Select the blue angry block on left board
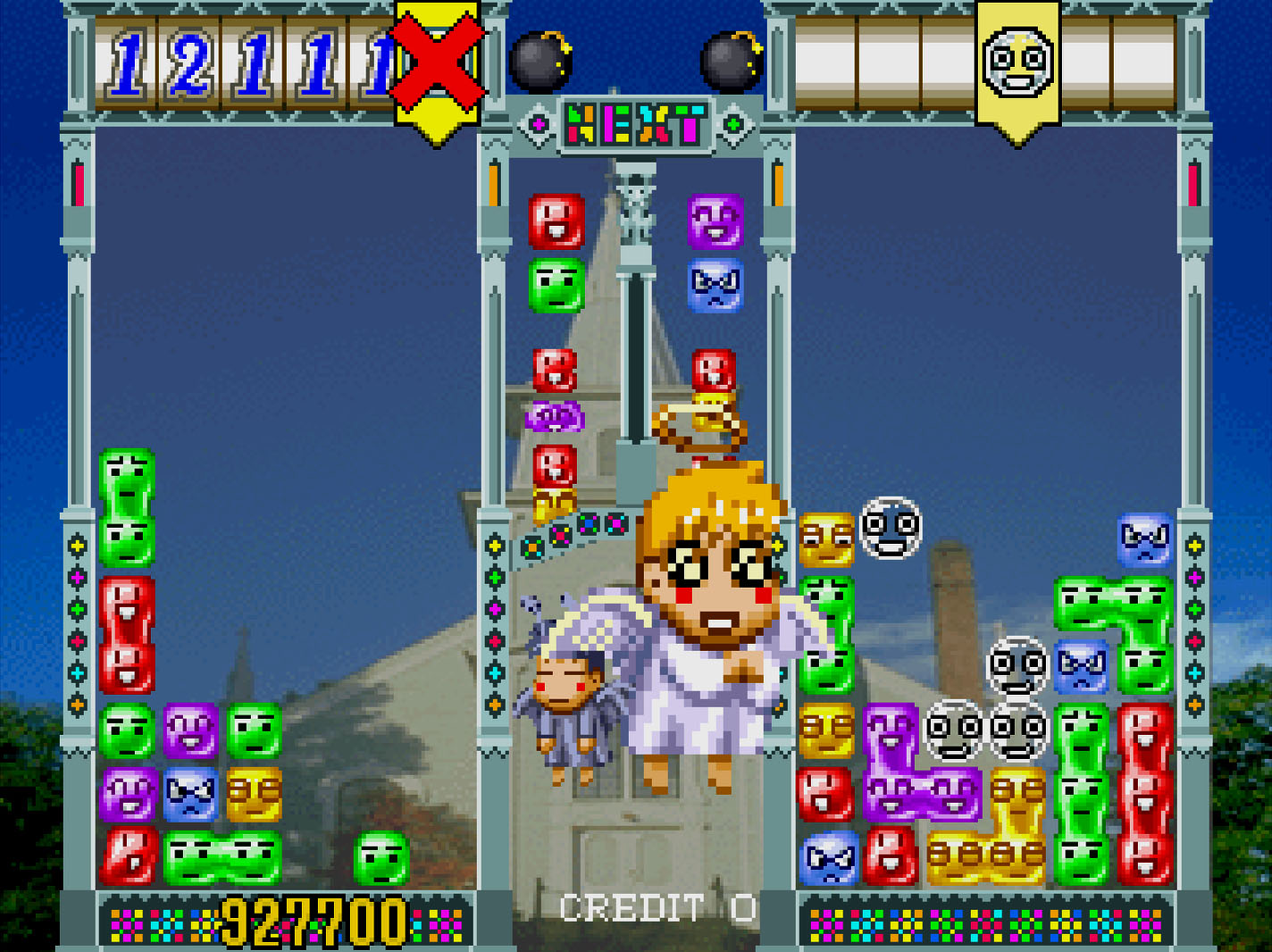 191,795
